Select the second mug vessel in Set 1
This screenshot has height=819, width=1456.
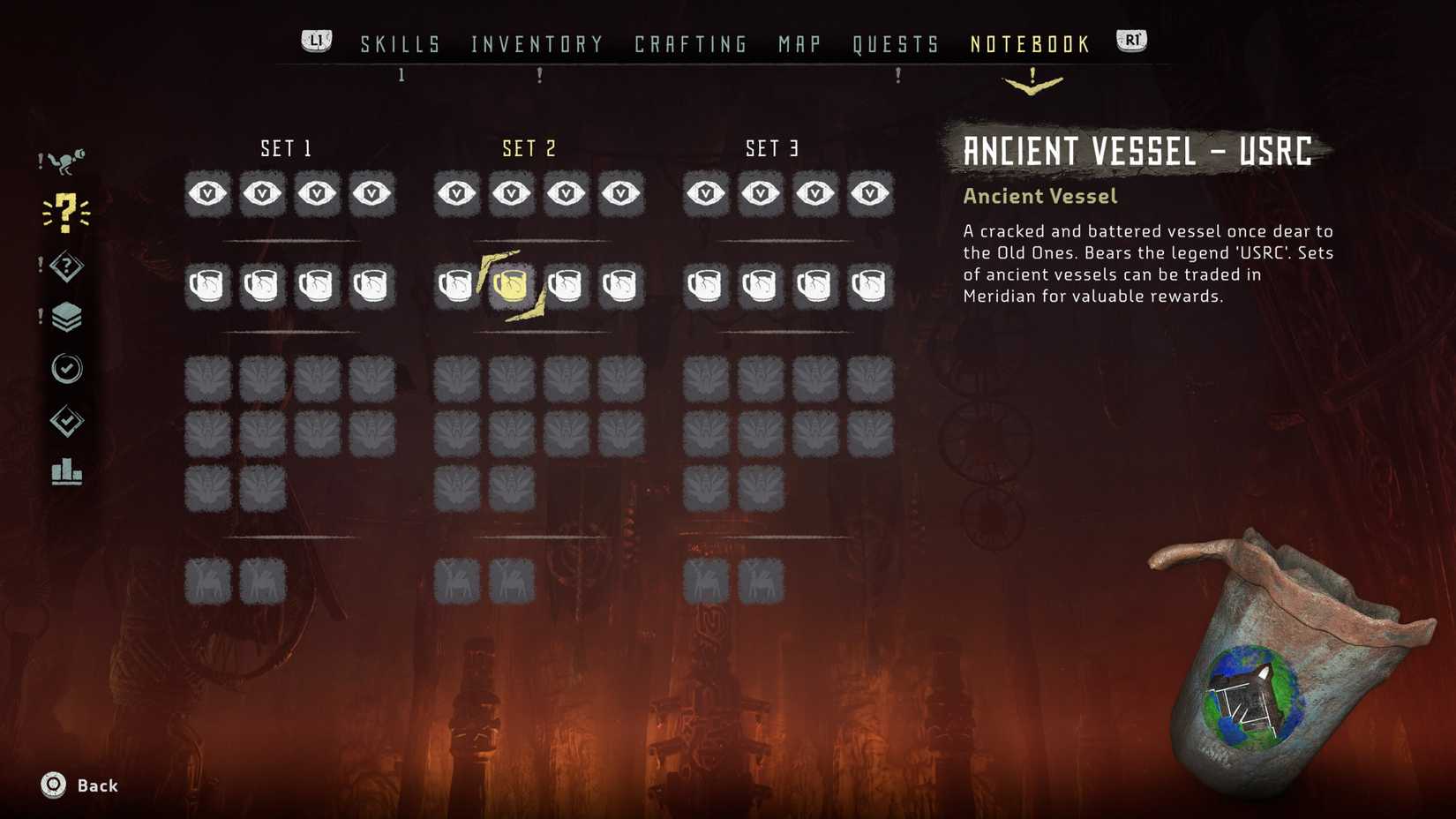pos(261,284)
